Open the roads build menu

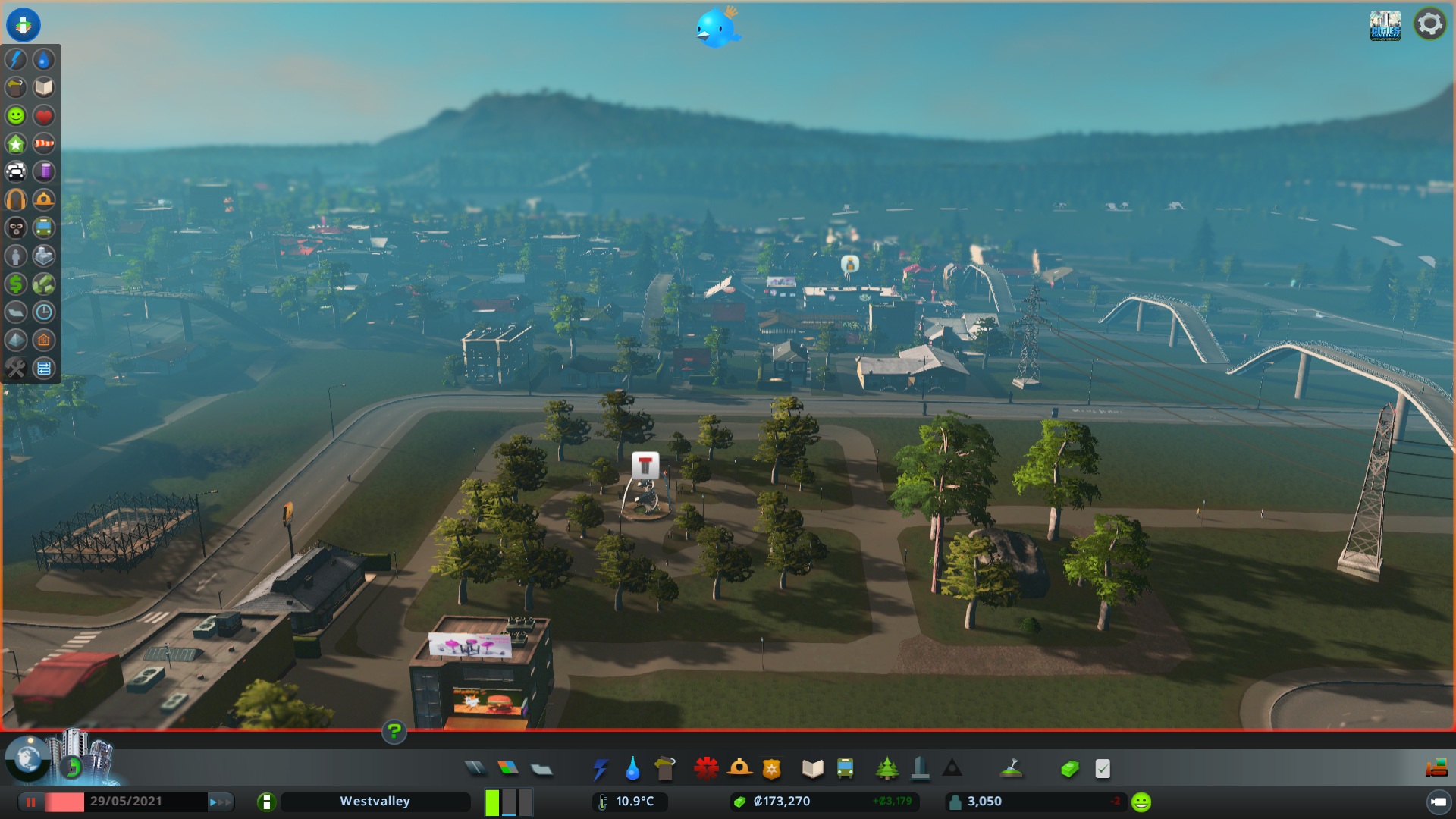coord(475,768)
